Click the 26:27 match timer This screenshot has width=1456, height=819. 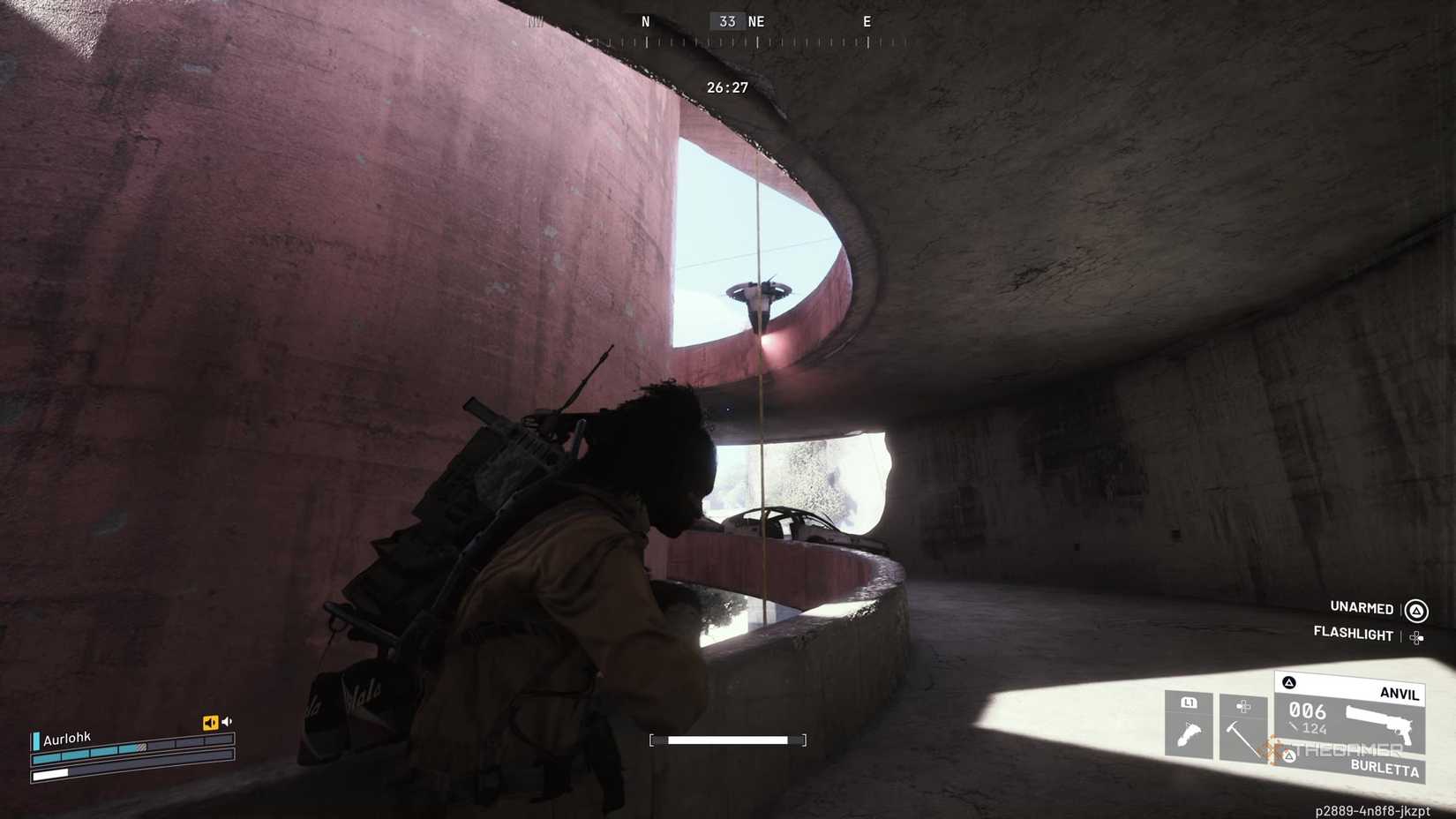click(x=727, y=87)
